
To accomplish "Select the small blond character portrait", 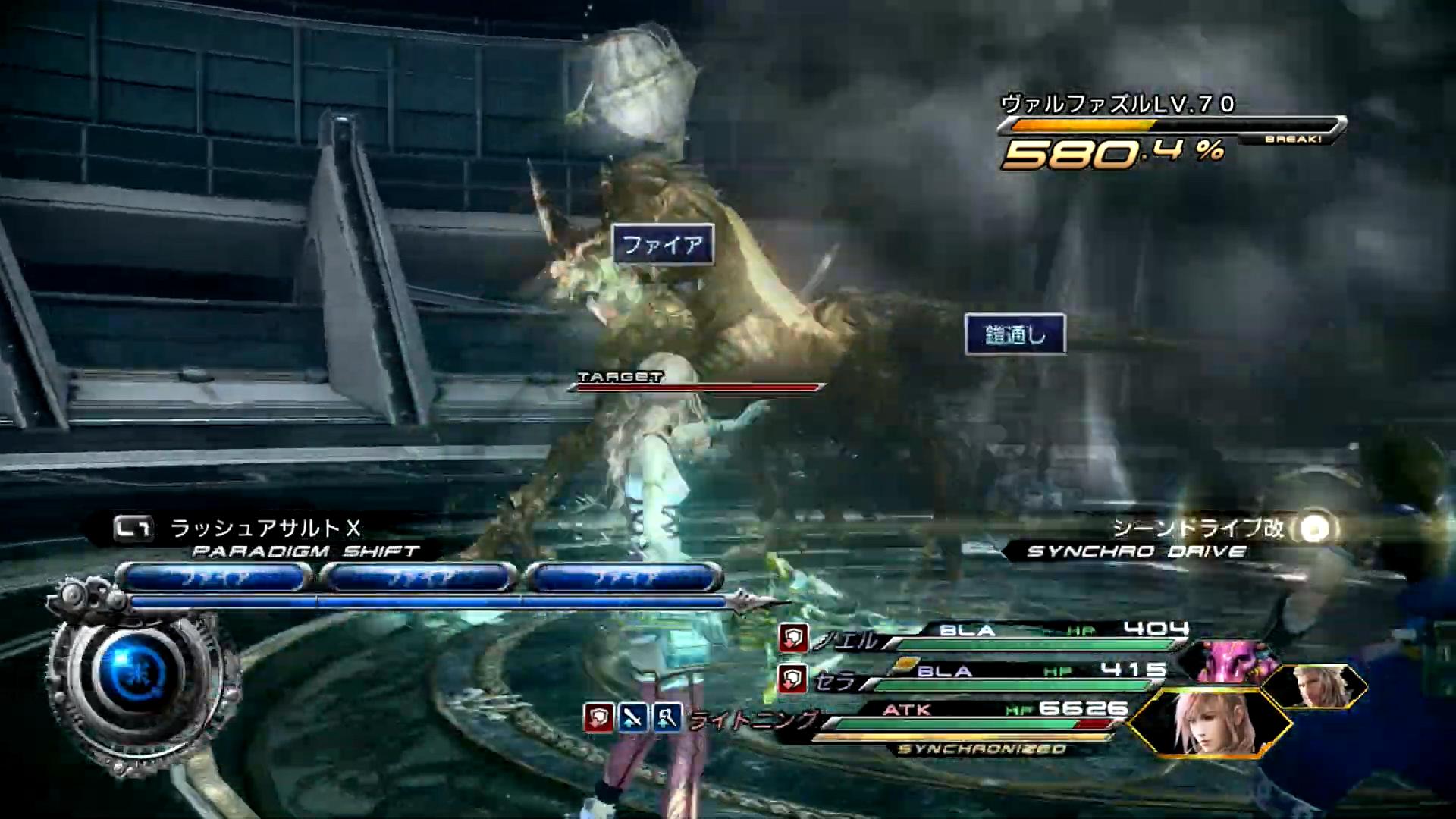I will pos(1313,686).
